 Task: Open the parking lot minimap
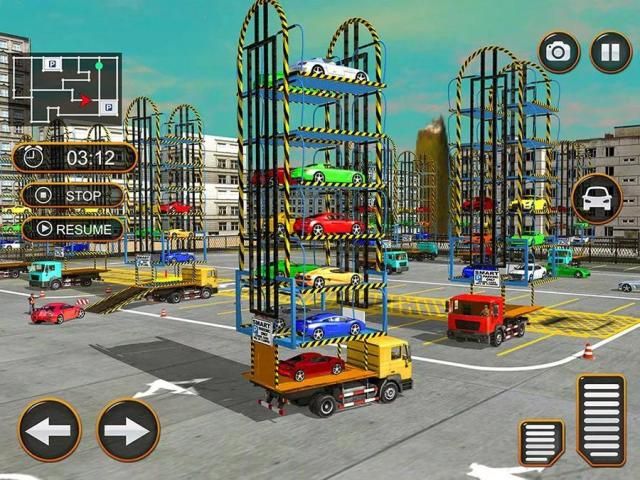click(x=67, y=86)
